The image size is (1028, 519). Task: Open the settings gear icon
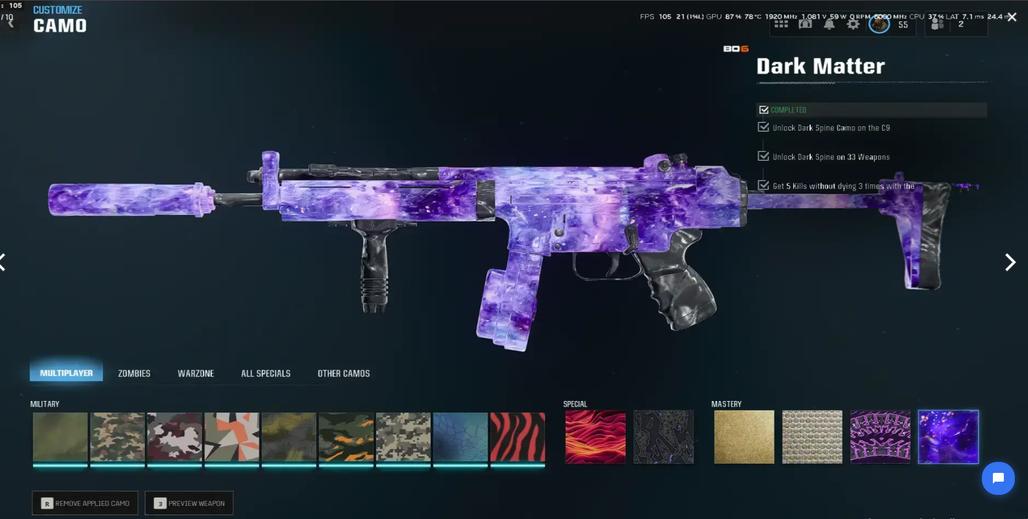(853, 24)
